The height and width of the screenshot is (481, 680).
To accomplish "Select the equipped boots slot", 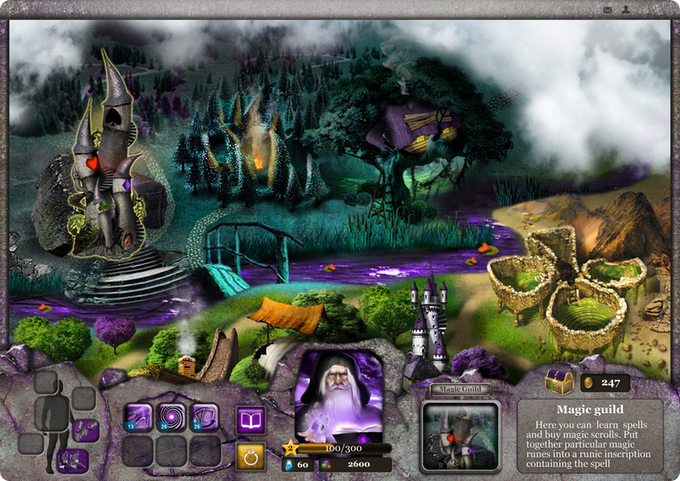I will 72,460.
